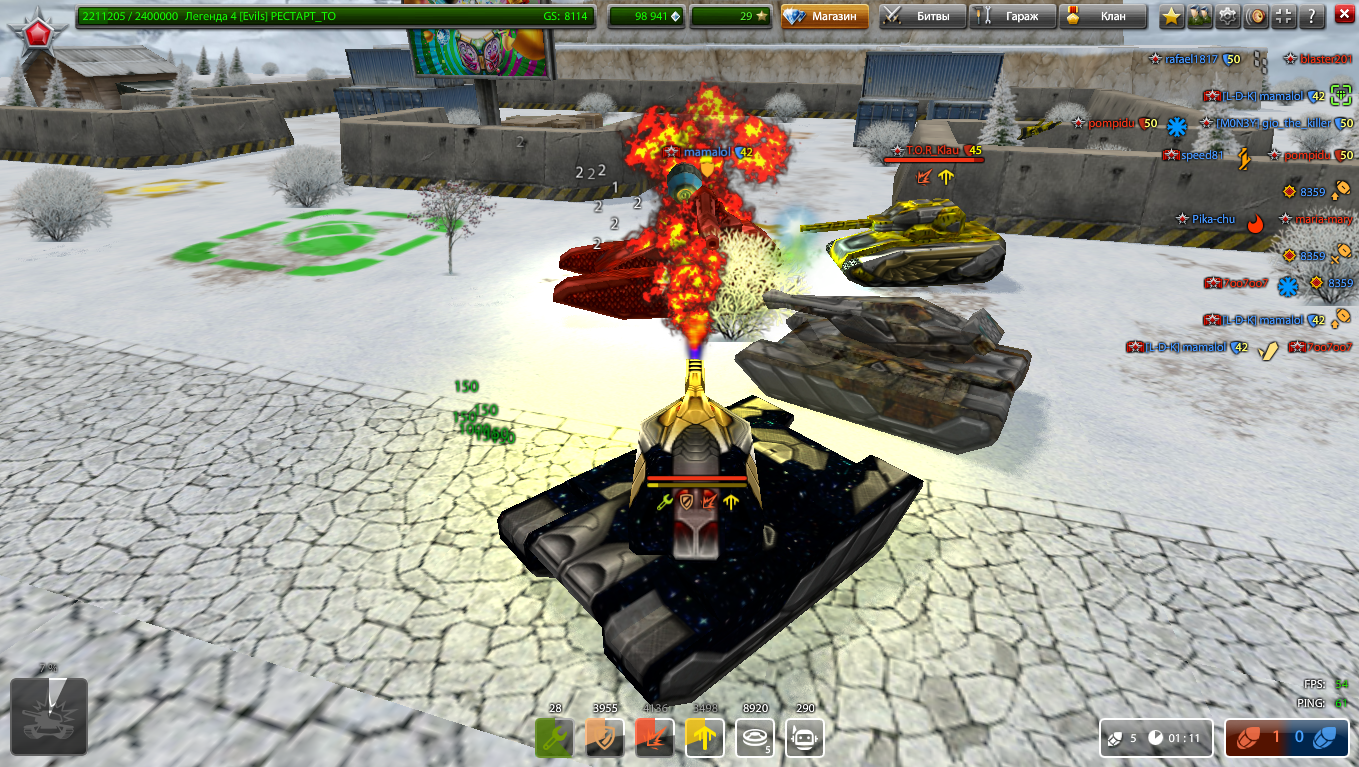1359x767 pixels.
Task: Open the friends list with soldiers icon
Action: tap(1199, 16)
